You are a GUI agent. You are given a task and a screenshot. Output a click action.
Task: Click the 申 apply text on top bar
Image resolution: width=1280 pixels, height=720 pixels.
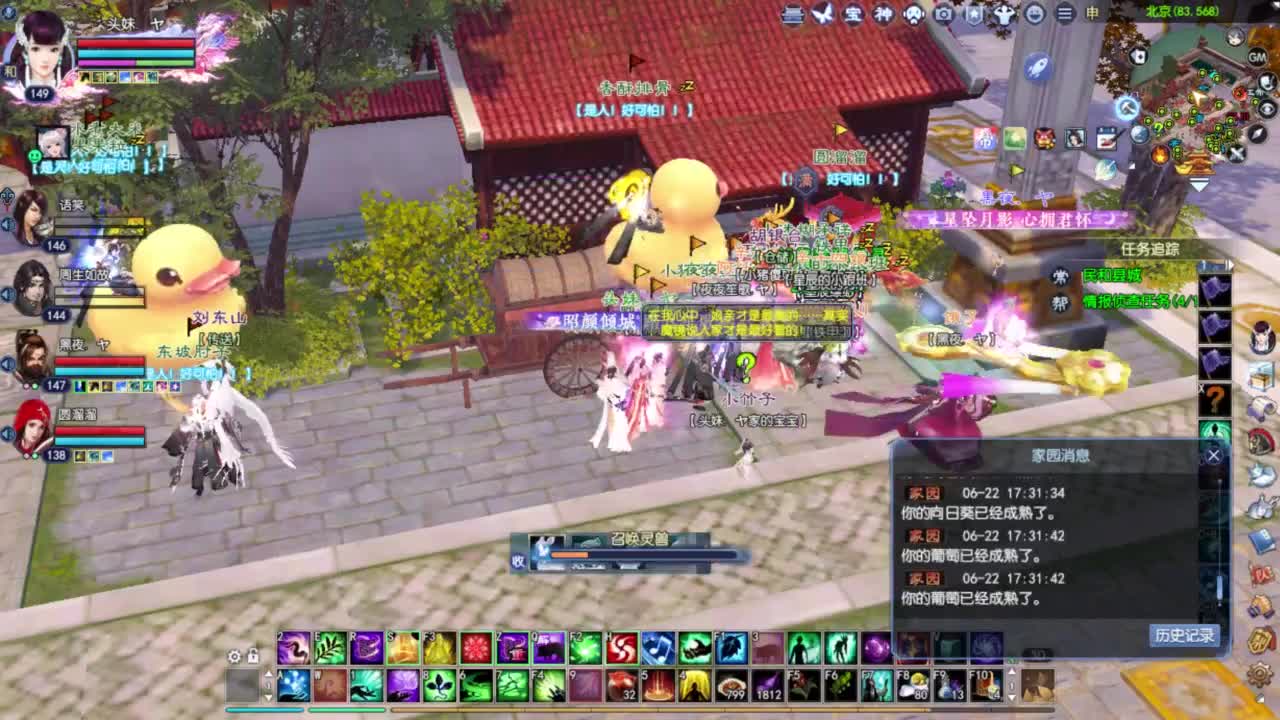point(1092,15)
